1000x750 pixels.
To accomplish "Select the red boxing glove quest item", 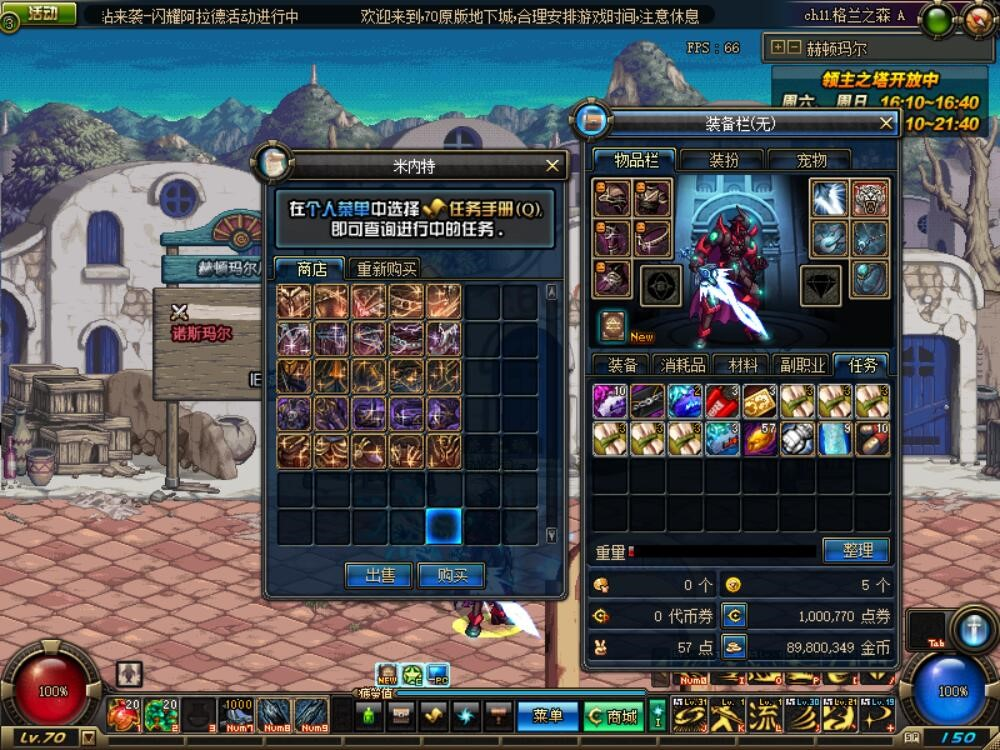I will point(722,400).
